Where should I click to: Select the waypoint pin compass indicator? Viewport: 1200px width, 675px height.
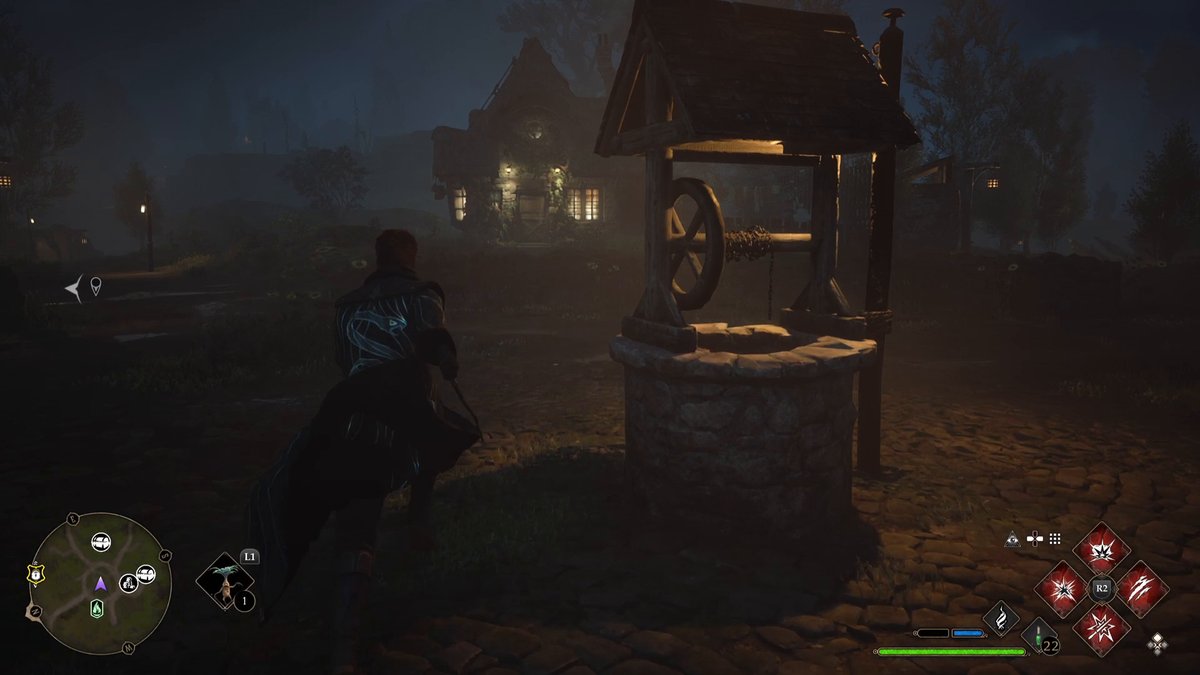pos(96,287)
